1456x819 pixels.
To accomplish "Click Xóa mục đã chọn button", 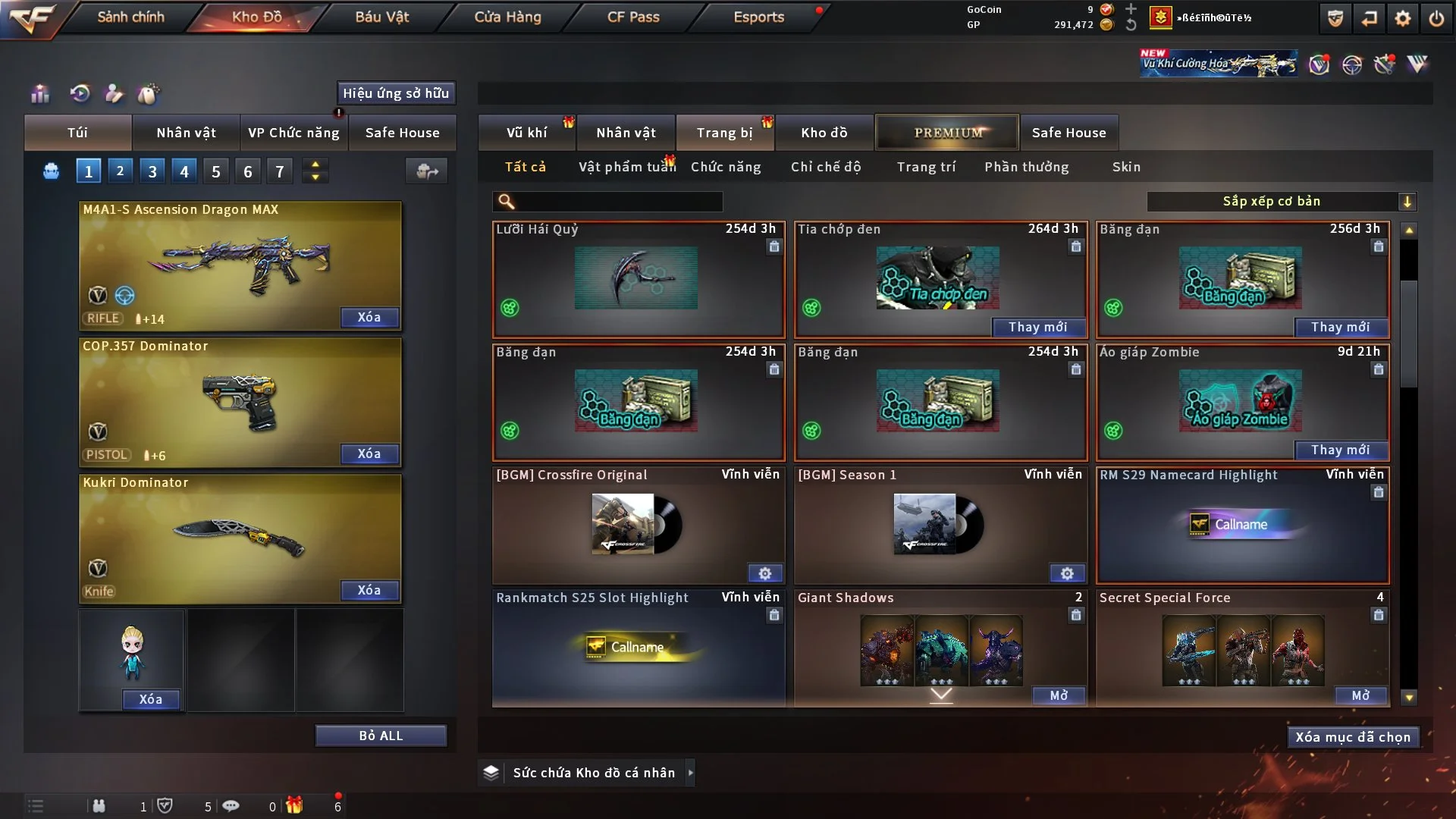I will point(1353,737).
